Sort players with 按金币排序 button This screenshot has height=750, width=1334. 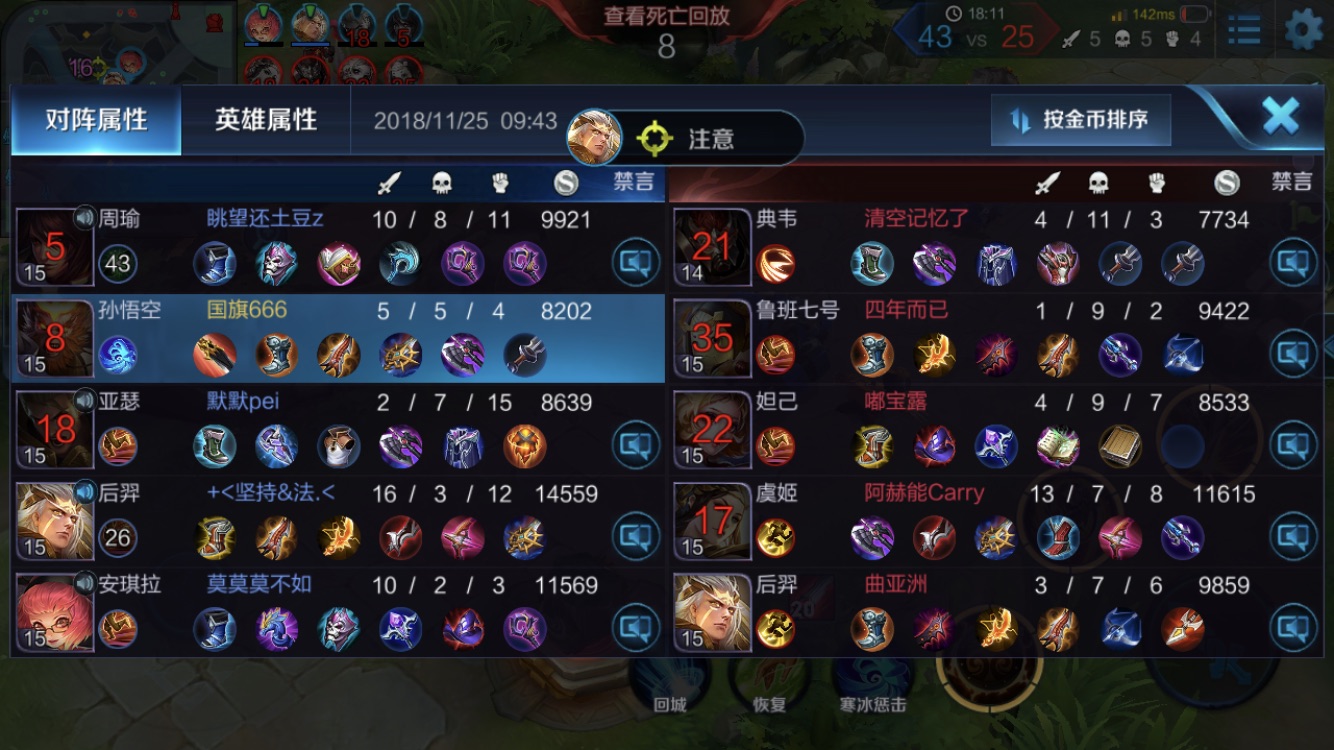point(1082,120)
